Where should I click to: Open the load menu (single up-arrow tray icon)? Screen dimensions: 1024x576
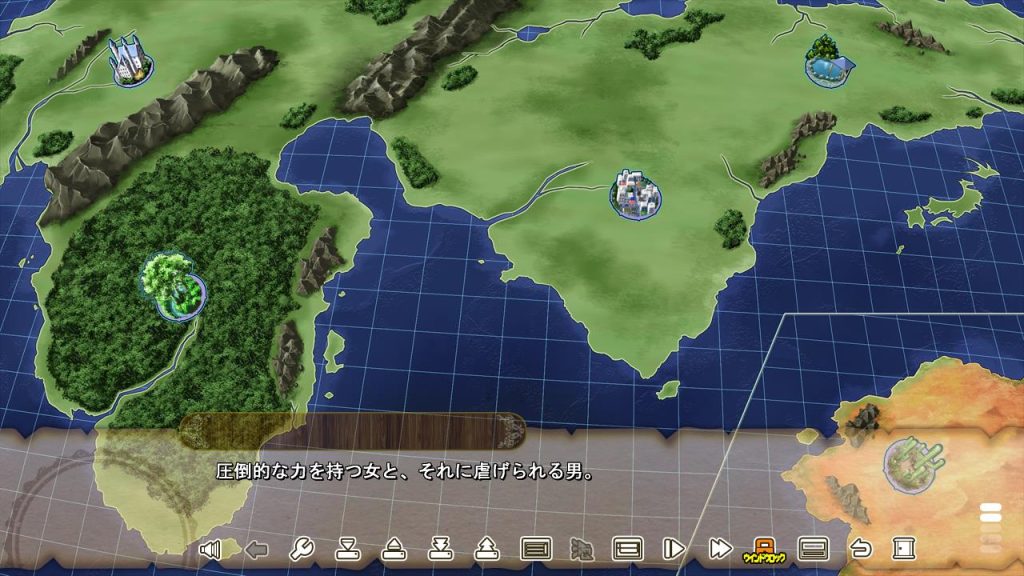tap(394, 548)
